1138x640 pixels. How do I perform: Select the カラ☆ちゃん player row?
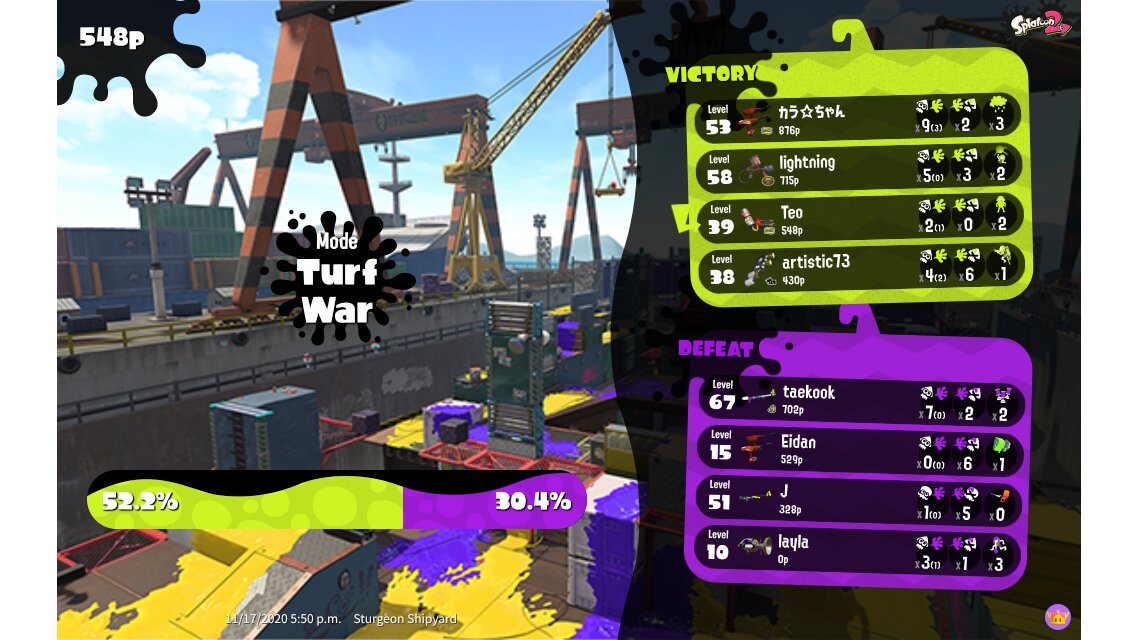tap(860, 116)
